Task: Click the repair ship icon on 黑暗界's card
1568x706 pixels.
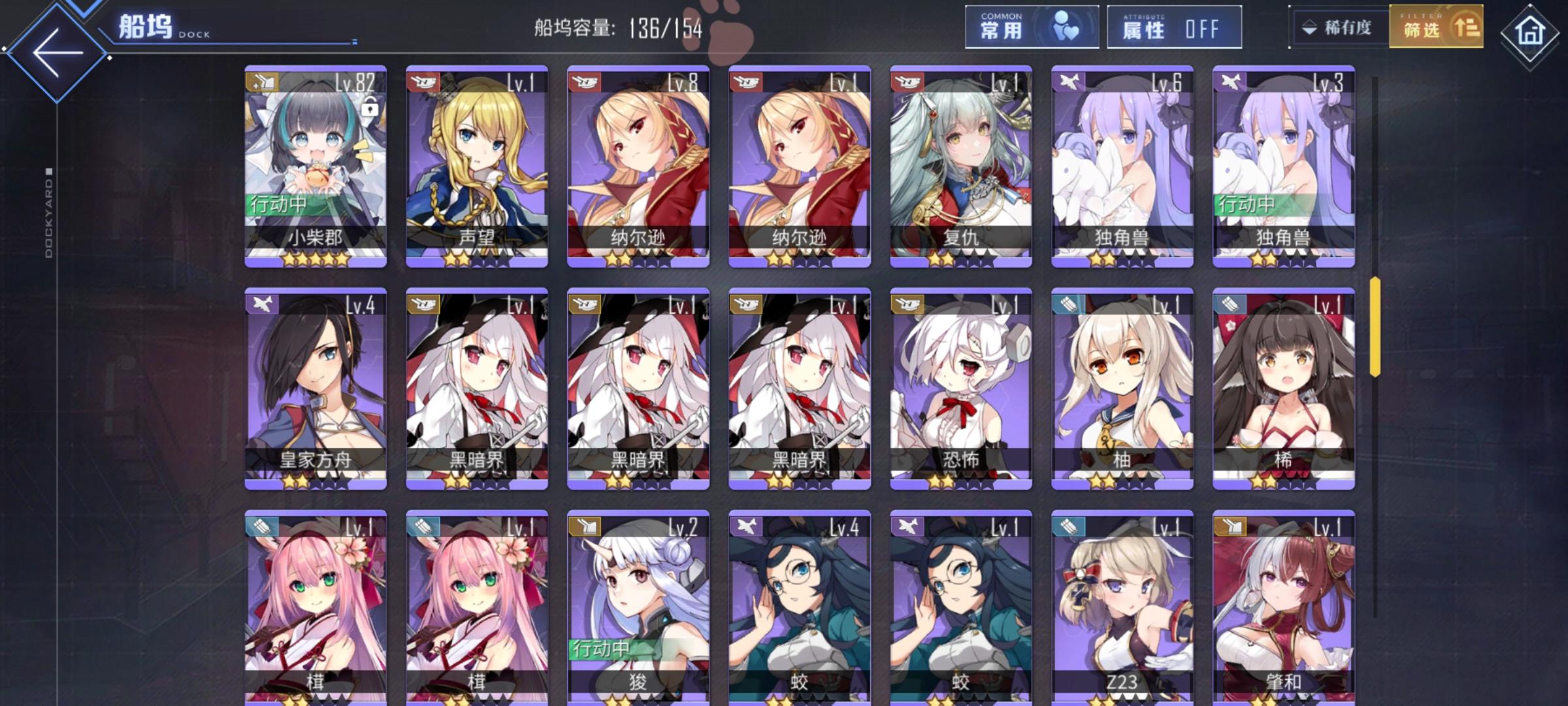Action: [423, 304]
